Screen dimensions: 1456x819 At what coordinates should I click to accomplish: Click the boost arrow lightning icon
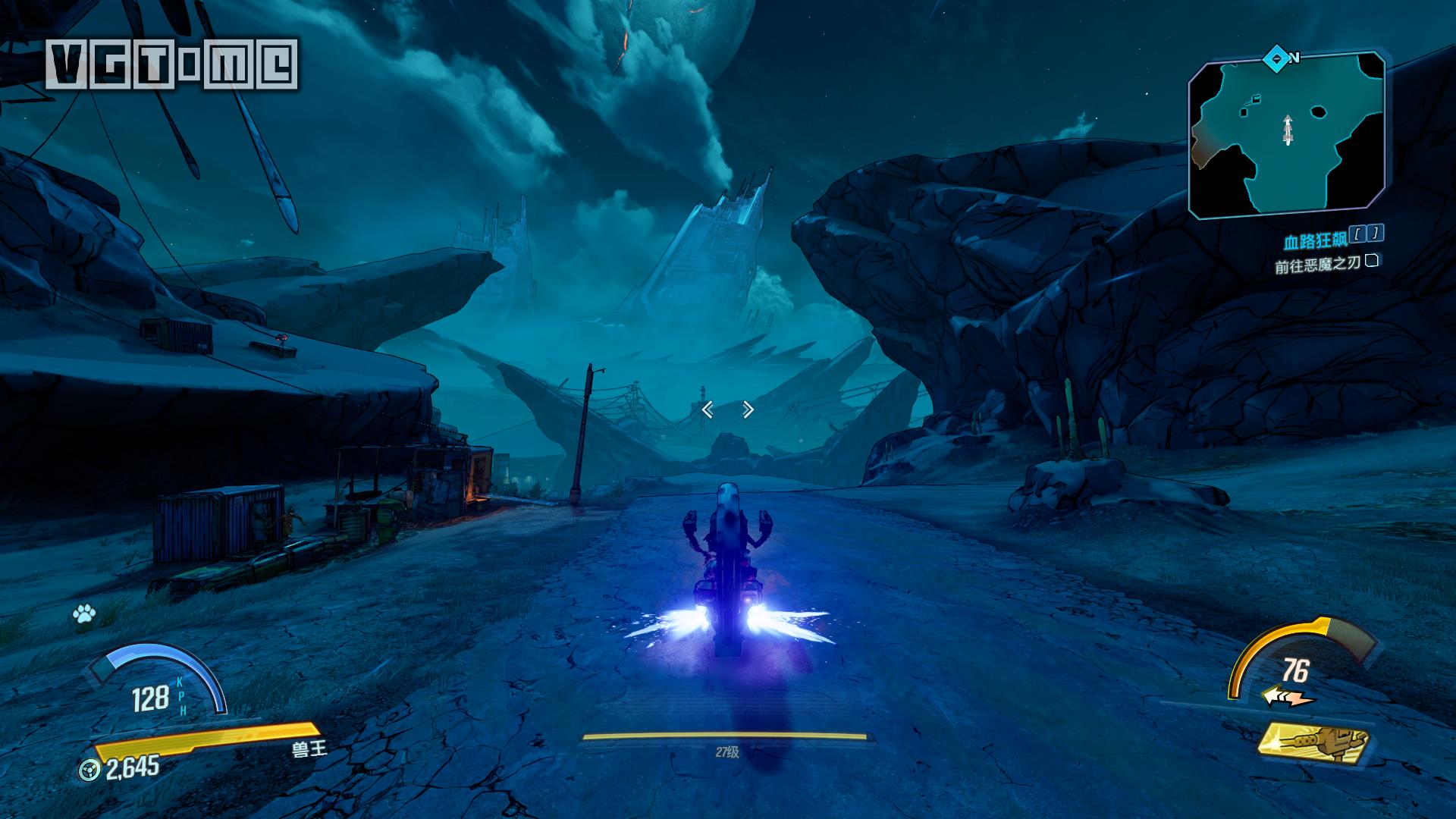point(1288,696)
